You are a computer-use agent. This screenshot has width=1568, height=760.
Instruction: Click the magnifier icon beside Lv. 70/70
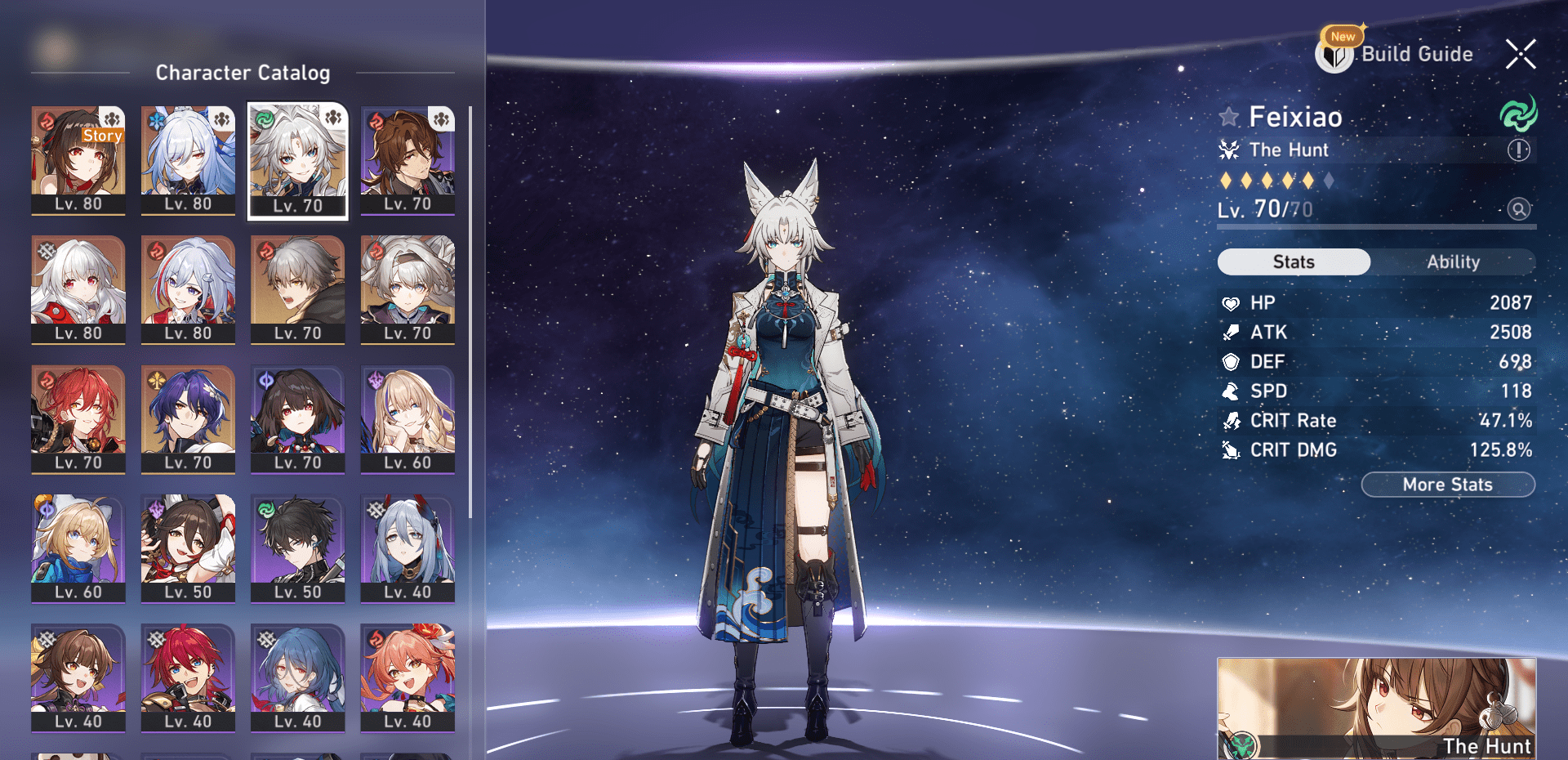(1517, 210)
